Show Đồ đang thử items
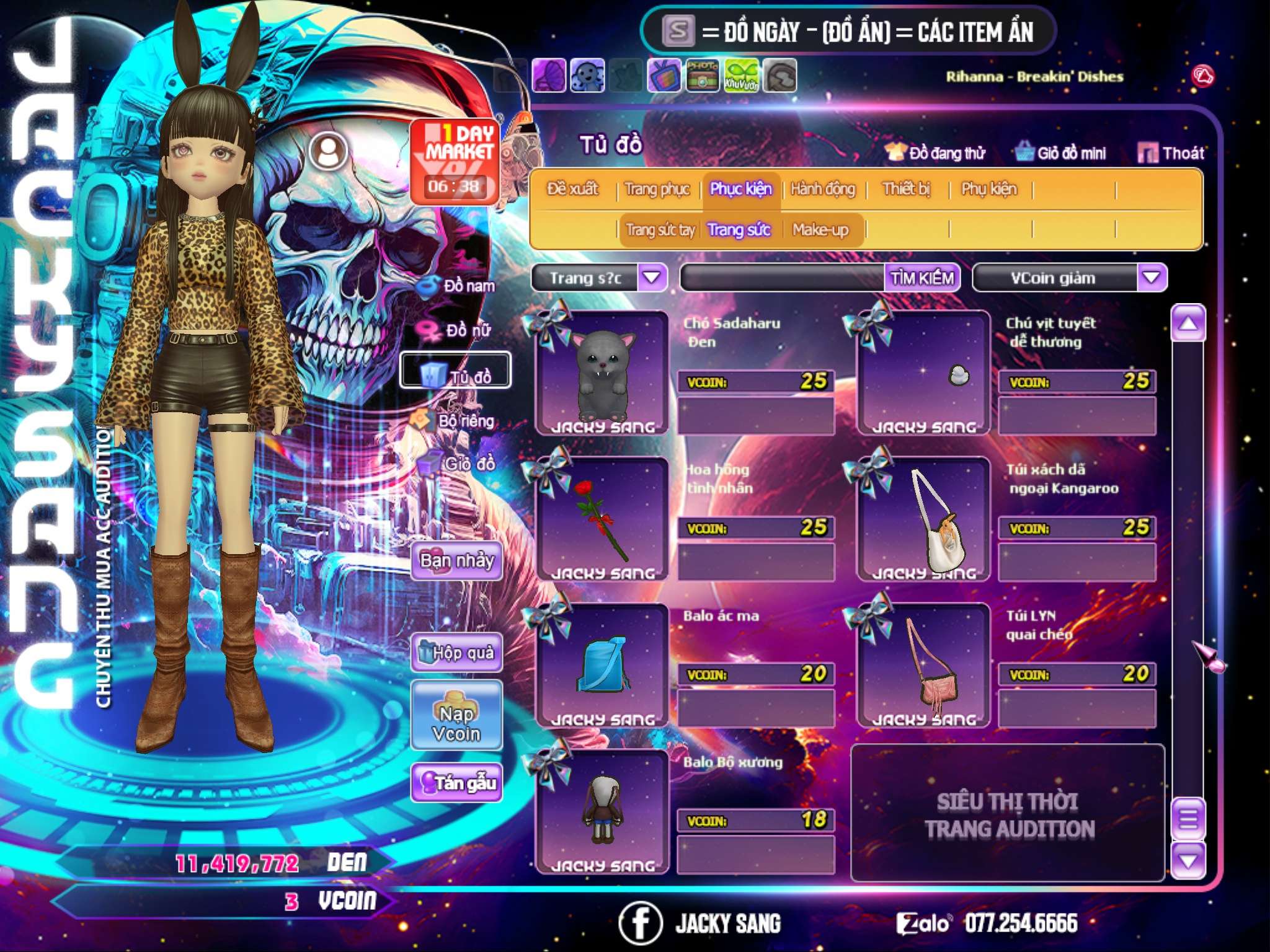This screenshot has height=952, width=1270. click(x=936, y=153)
